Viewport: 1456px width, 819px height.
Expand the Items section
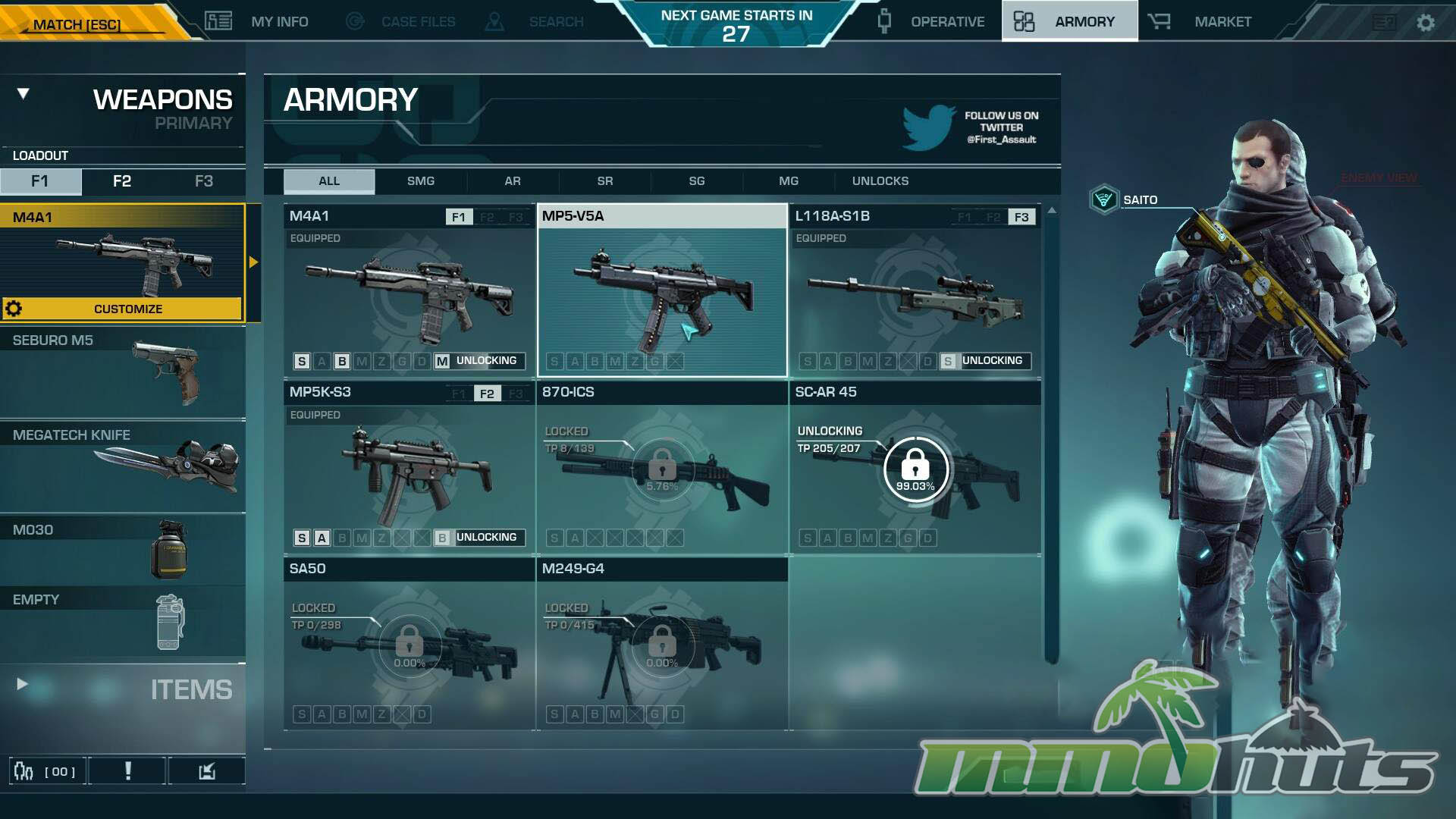[122, 689]
